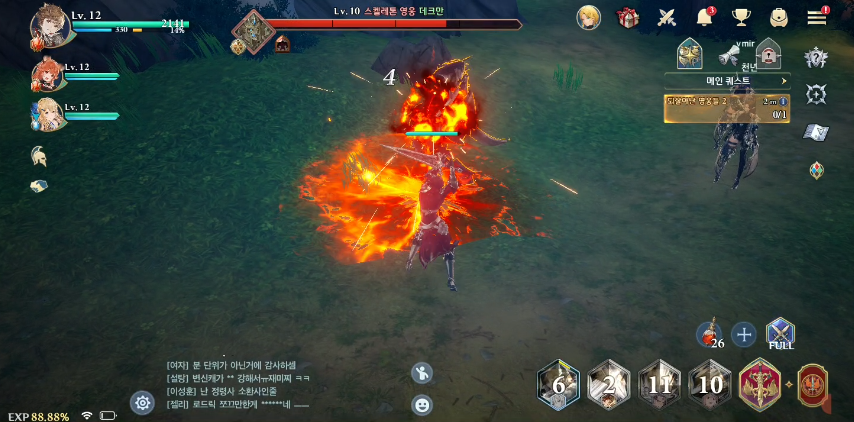The width and height of the screenshot is (854, 422).
Task: Activate the skill showing cooldown 10
Action: (x=710, y=385)
